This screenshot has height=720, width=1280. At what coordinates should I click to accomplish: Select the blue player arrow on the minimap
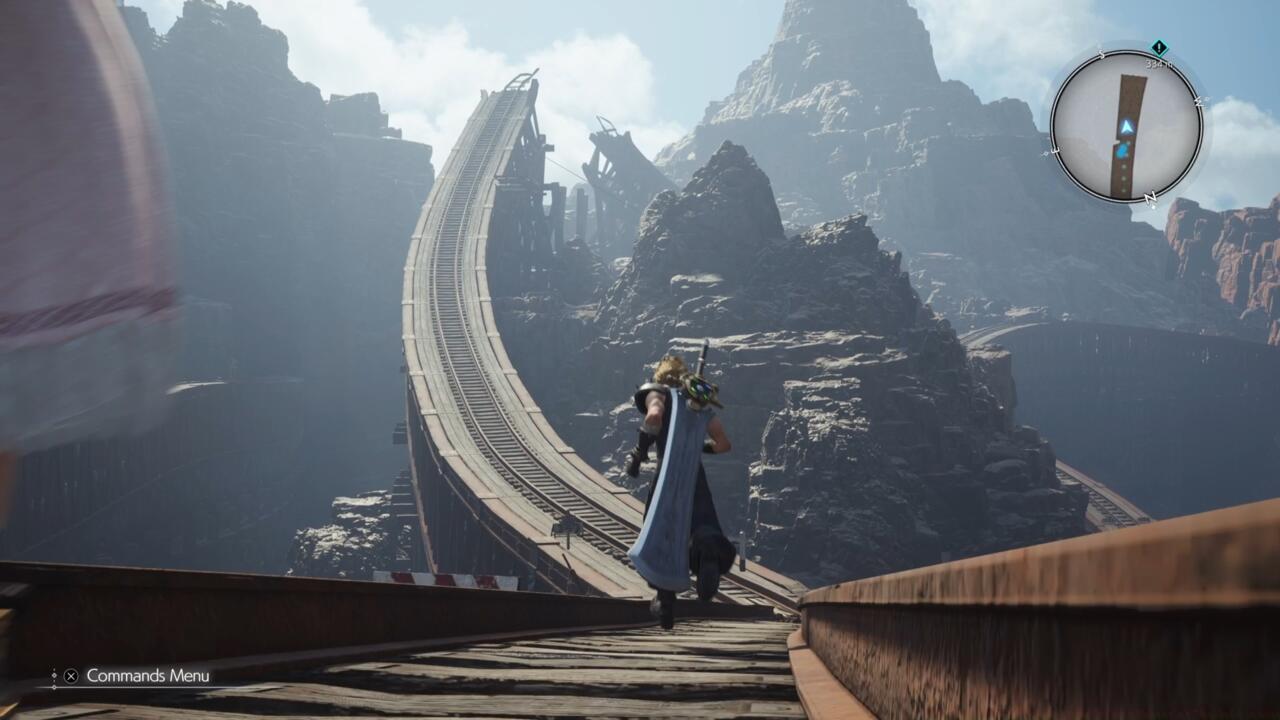tap(1127, 127)
